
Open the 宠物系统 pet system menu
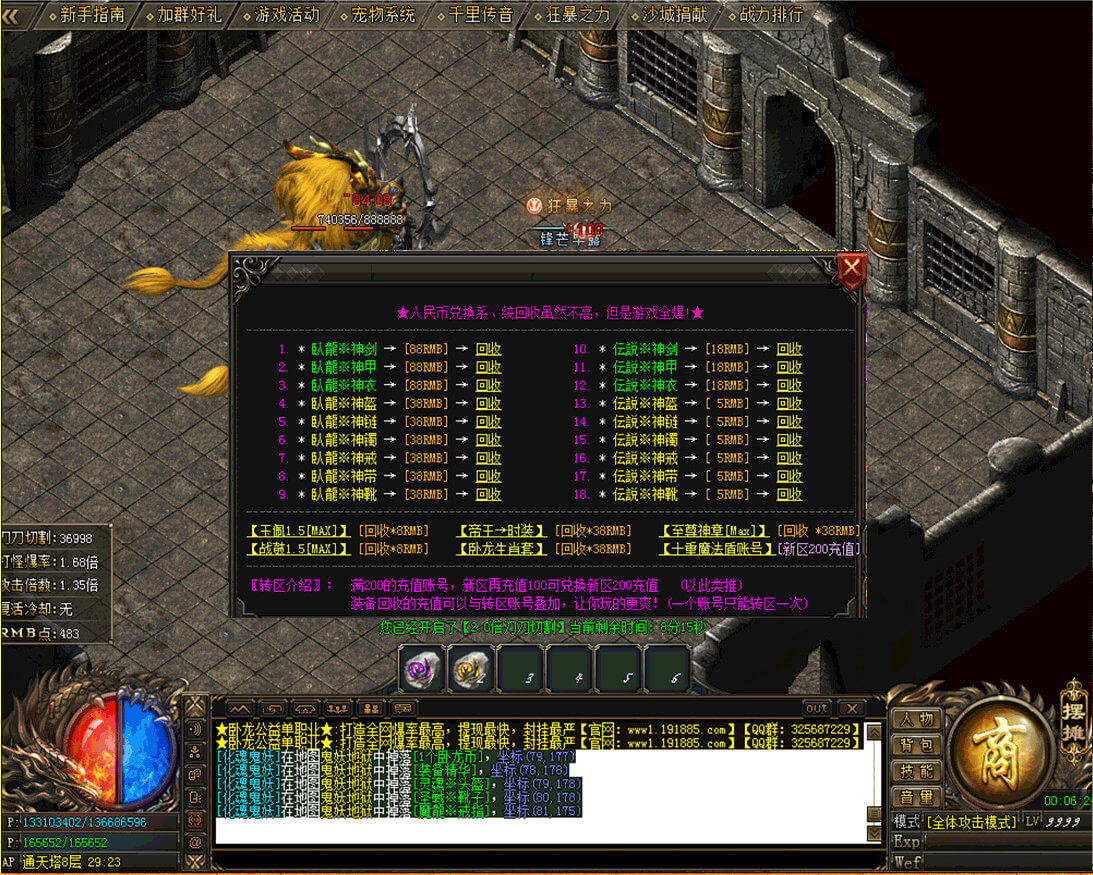tap(383, 15)
